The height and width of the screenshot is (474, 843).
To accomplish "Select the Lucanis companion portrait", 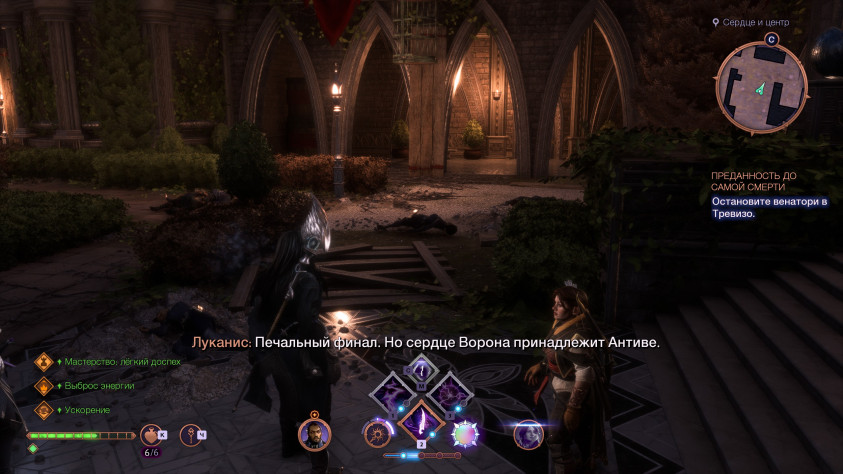I will 314,433.
